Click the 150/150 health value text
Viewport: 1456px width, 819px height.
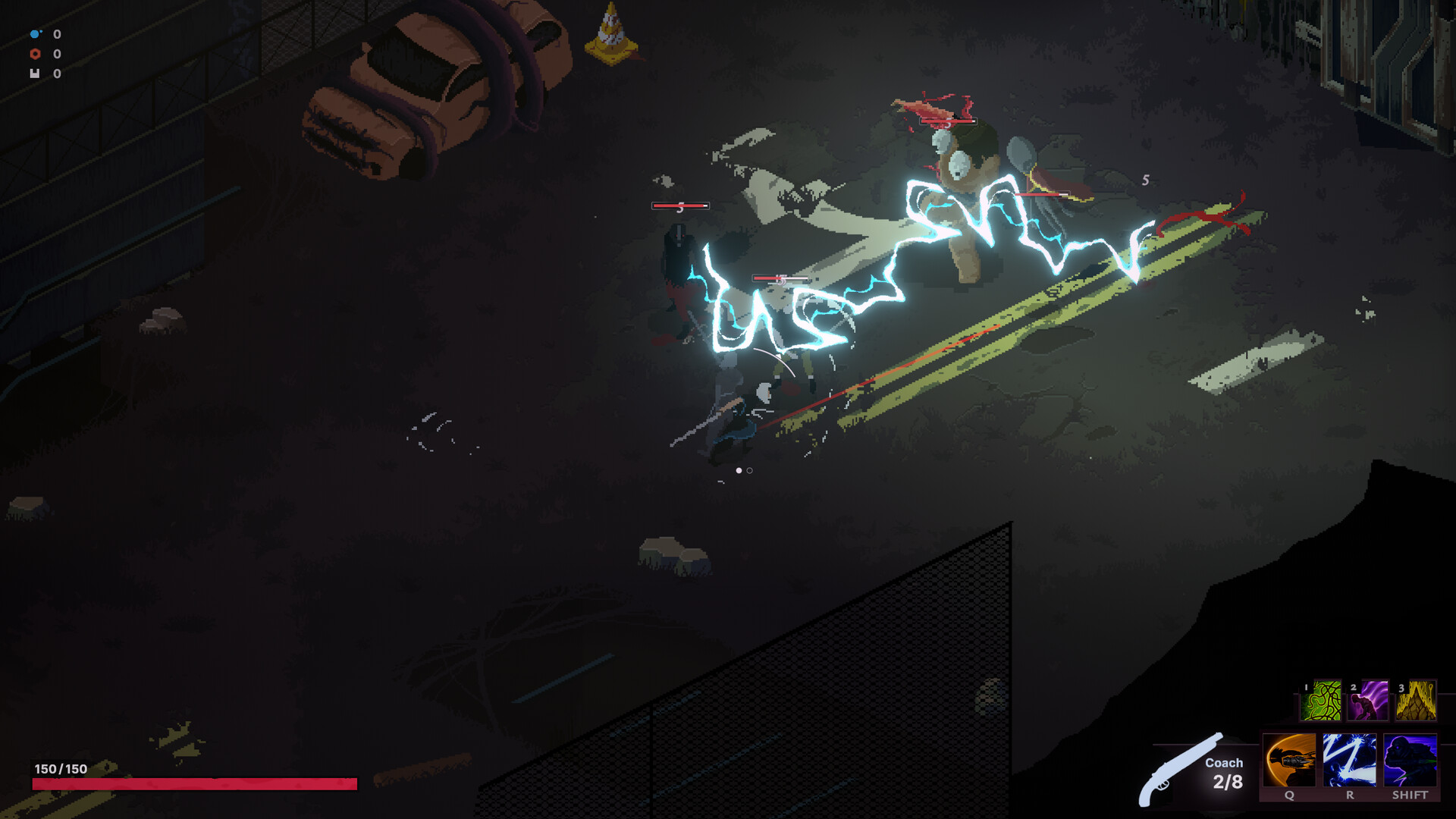[61, 767]
